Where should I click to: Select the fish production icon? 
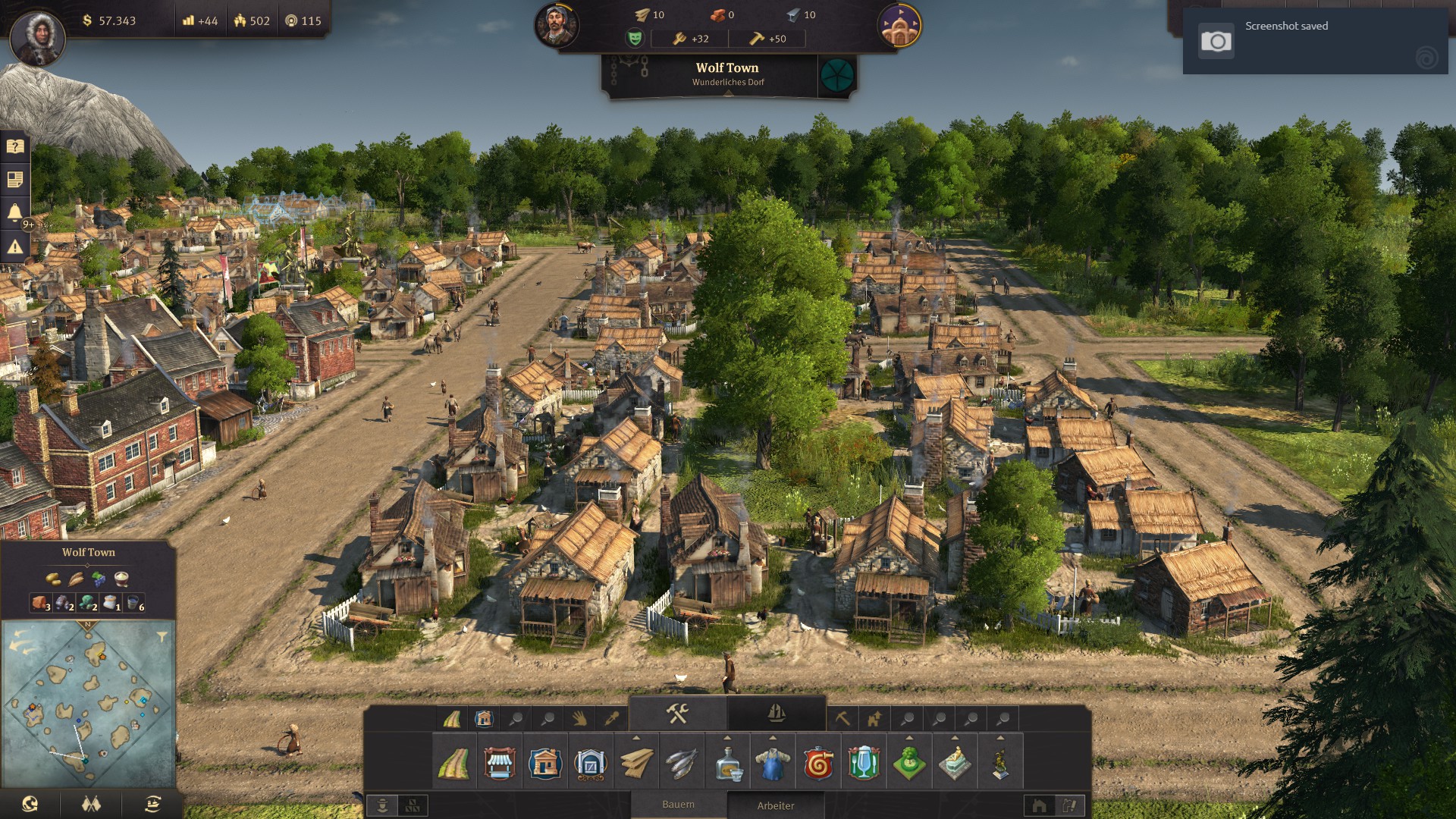click(682, 763)
